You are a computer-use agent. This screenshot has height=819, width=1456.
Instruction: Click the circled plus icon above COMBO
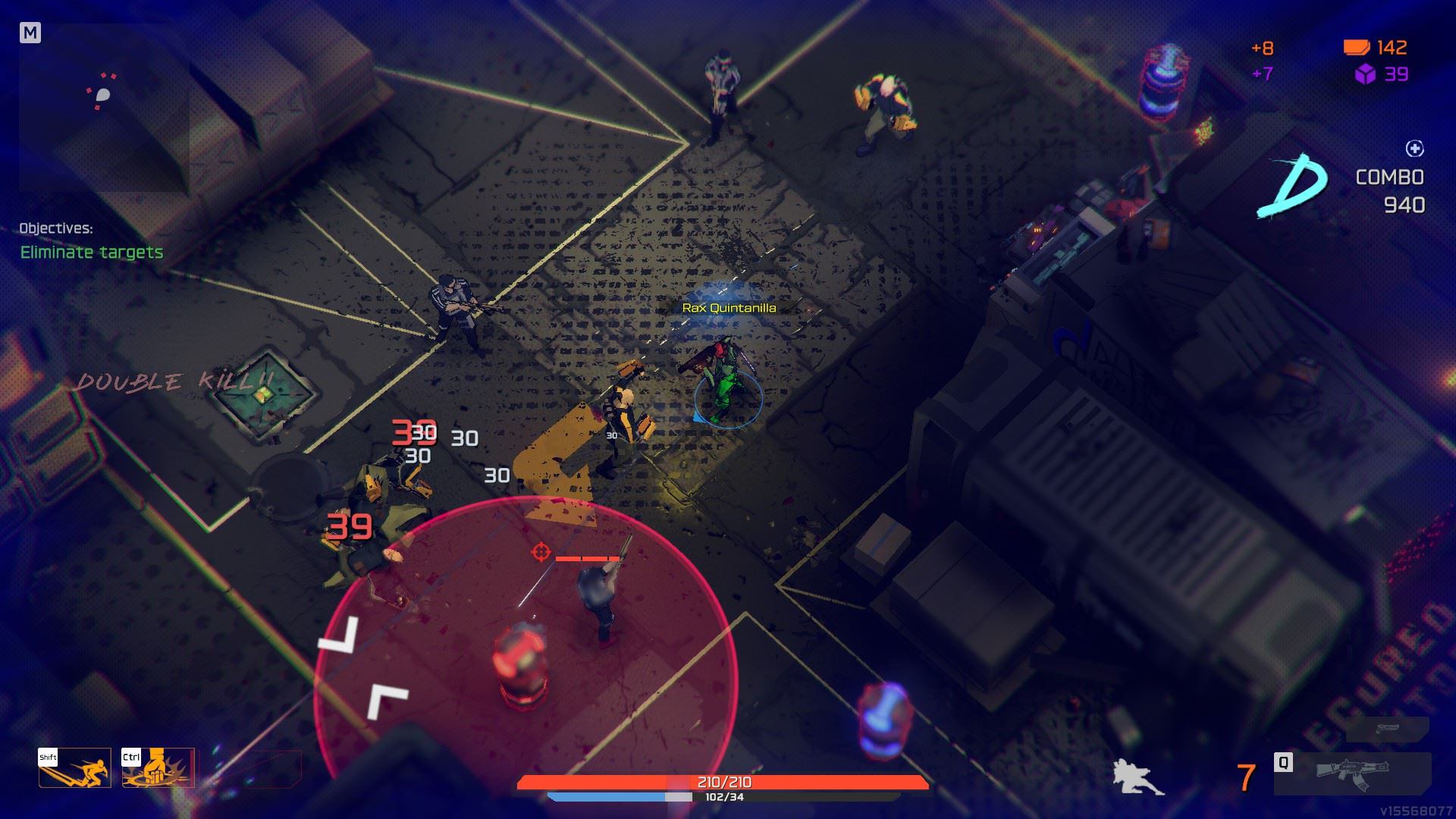pyautogui.click(x=1414, y=149)
